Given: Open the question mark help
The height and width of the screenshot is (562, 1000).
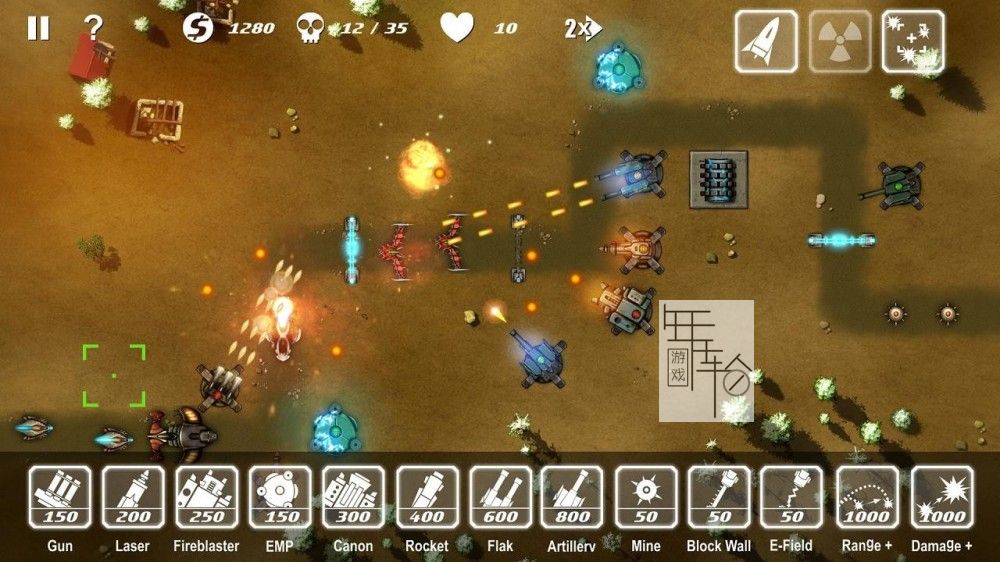Looking at the screenshot, I should (93, 28).
